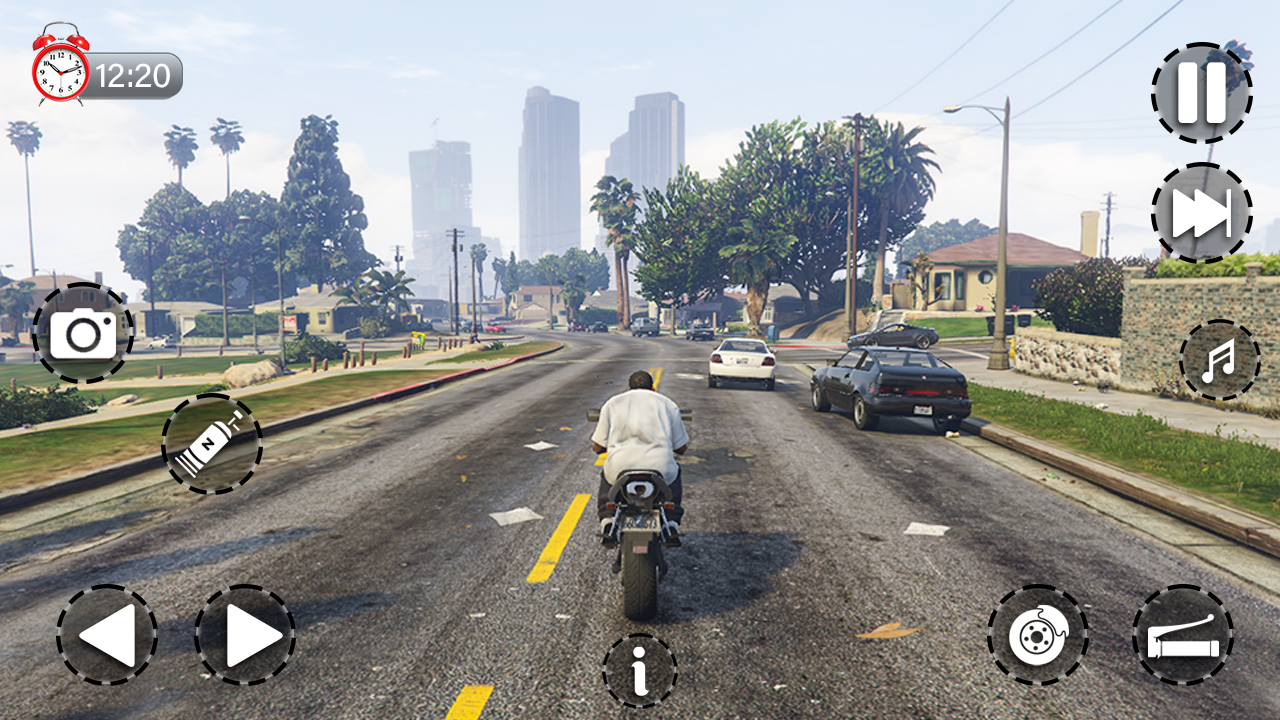Tap the skip forward arrows icon
Screen dimensions: 1280x720
[1201, 213]
